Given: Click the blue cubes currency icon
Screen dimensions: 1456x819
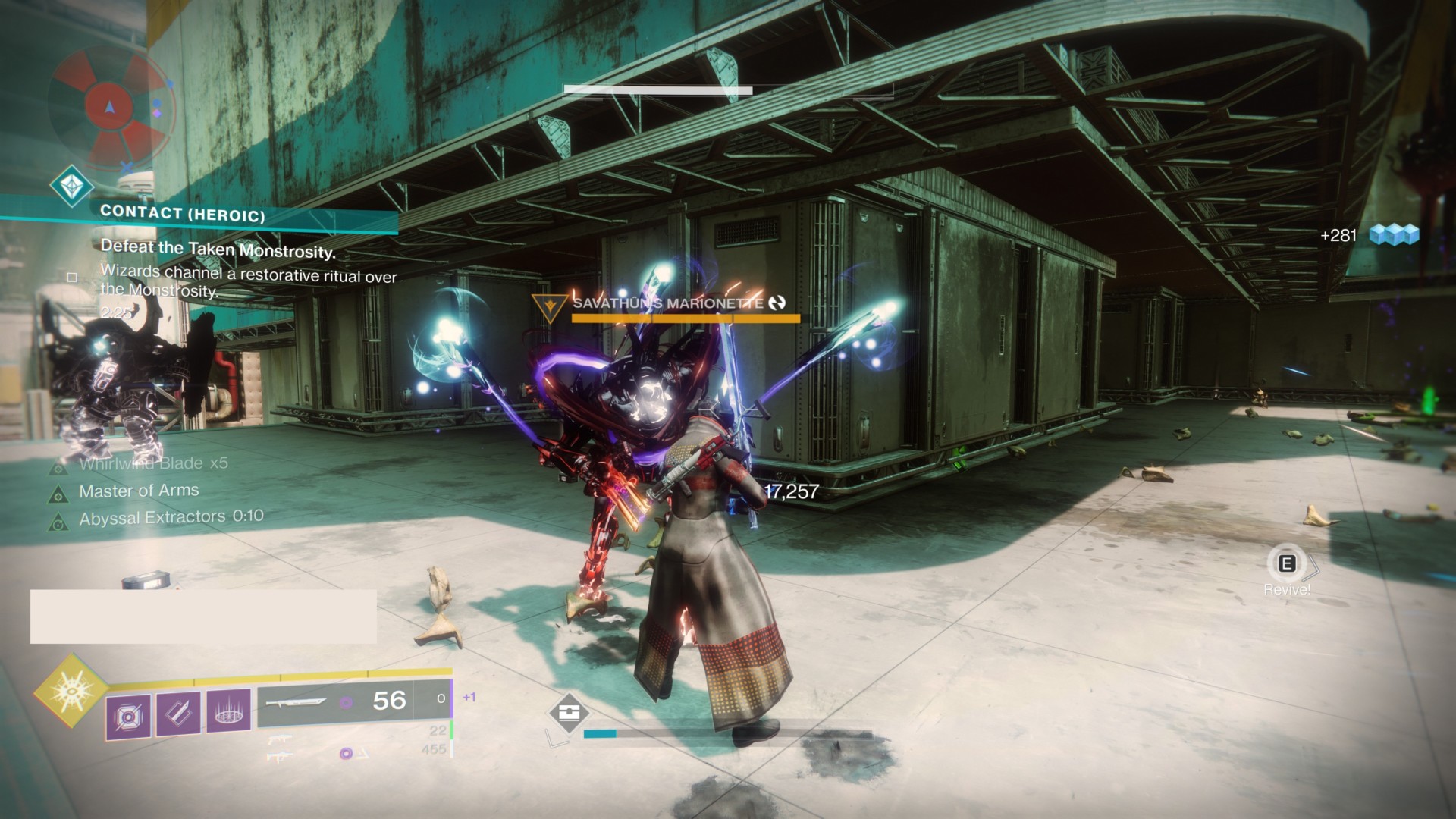Looking at the screenshot, I should pyautogui.click(x=1394, y=235).
